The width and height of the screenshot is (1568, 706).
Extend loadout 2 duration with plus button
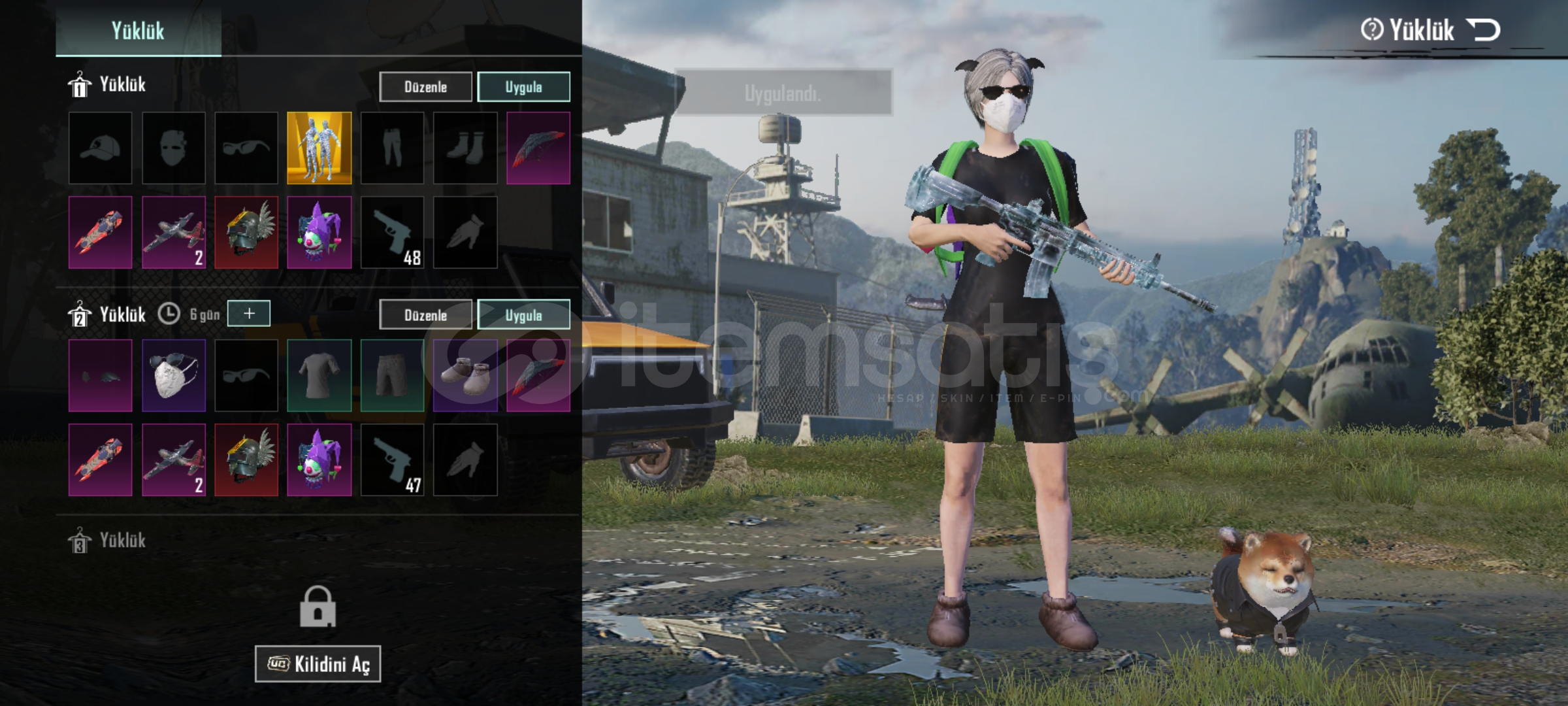click(249, 314)
